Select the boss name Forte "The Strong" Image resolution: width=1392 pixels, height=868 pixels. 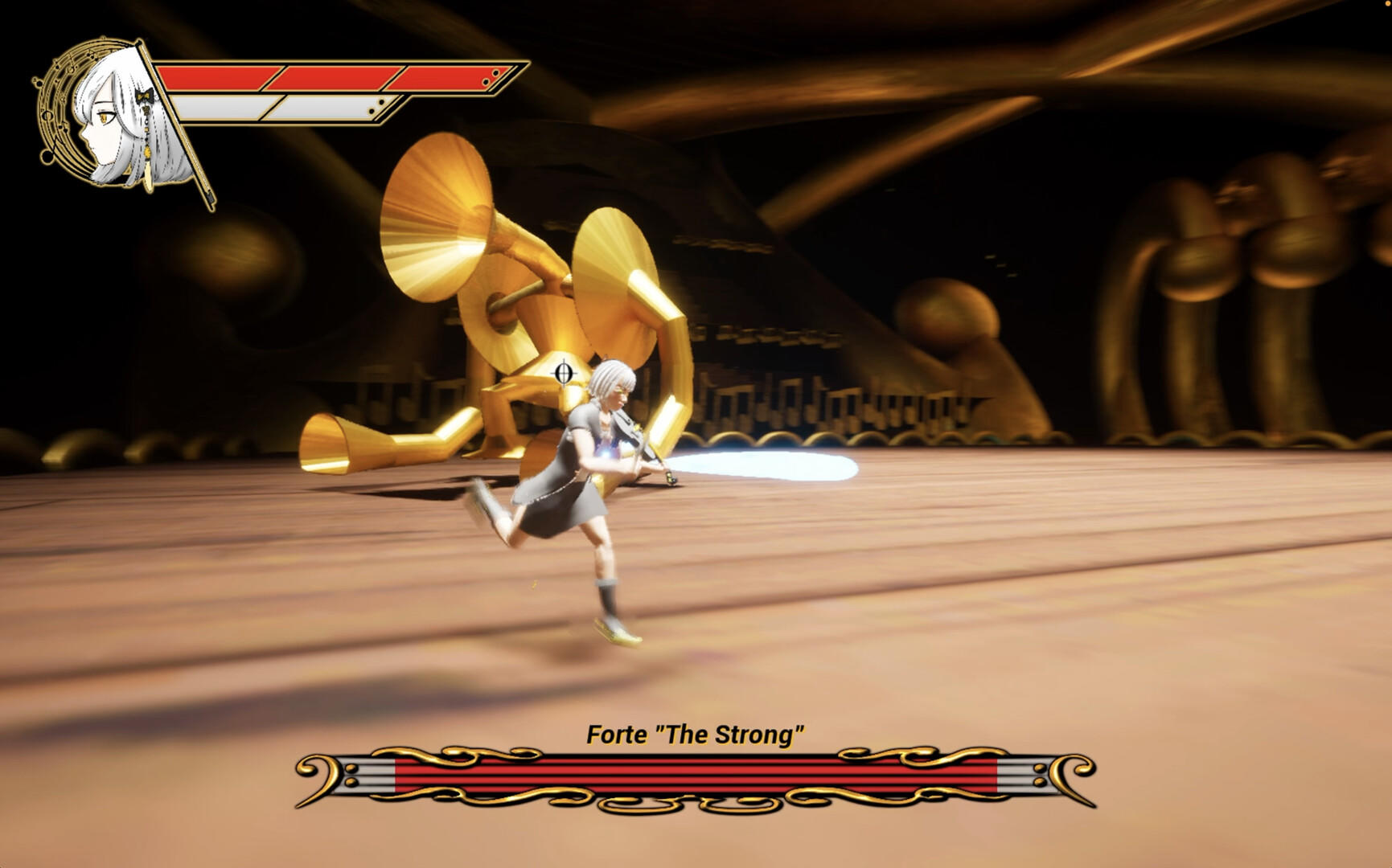pos(696,732)
